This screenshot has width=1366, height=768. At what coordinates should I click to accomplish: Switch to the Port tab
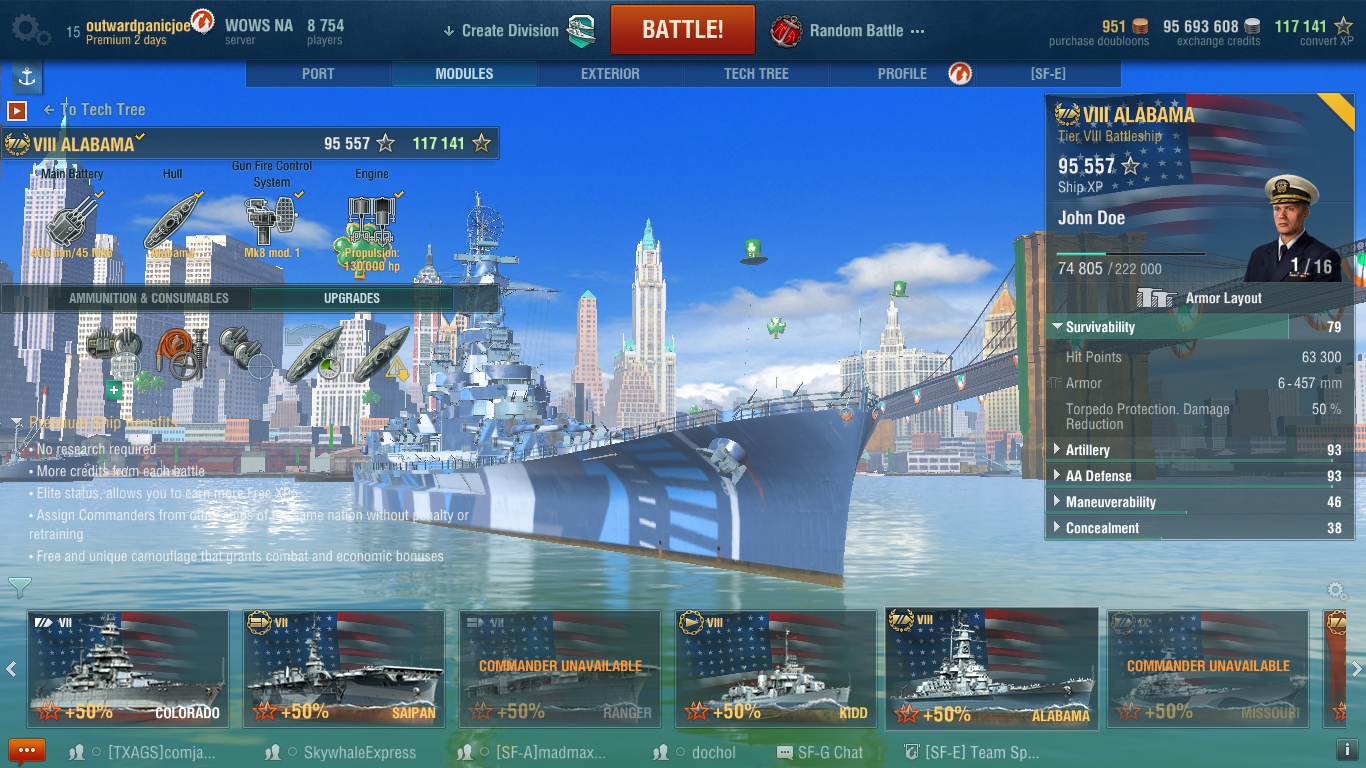[318, 74]
